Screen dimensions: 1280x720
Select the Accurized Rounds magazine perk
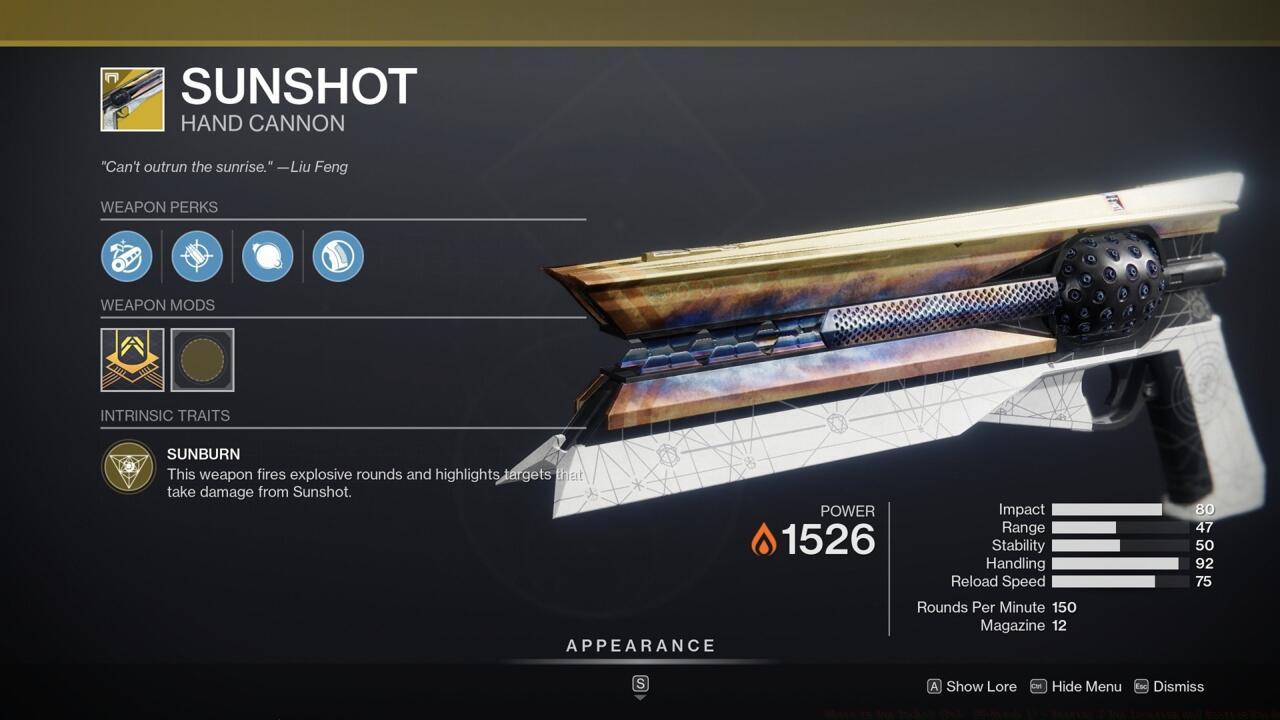pyautogui.click(x=197, y=256)
